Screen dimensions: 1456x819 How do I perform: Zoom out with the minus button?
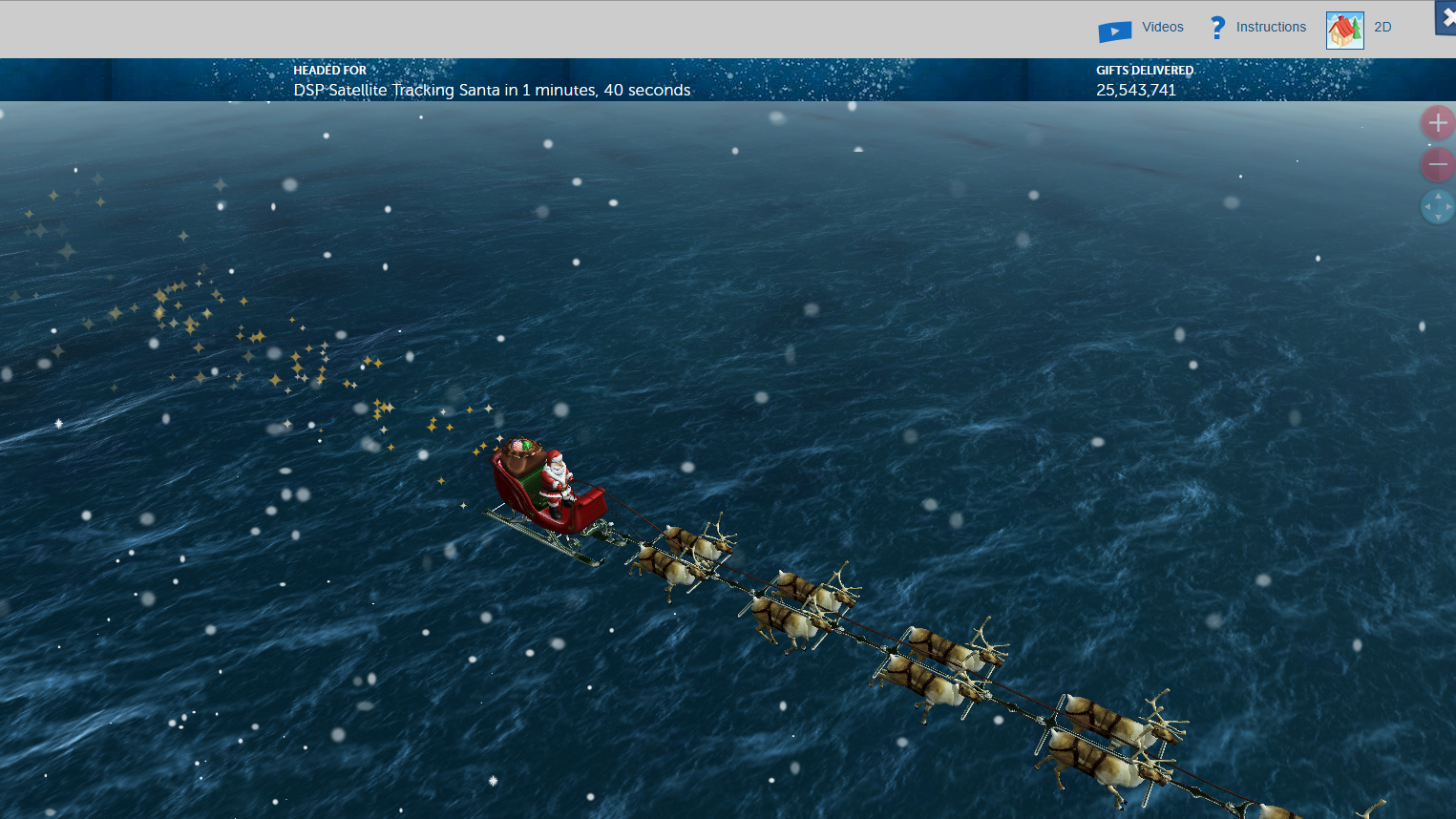[x=1437, y=164]
